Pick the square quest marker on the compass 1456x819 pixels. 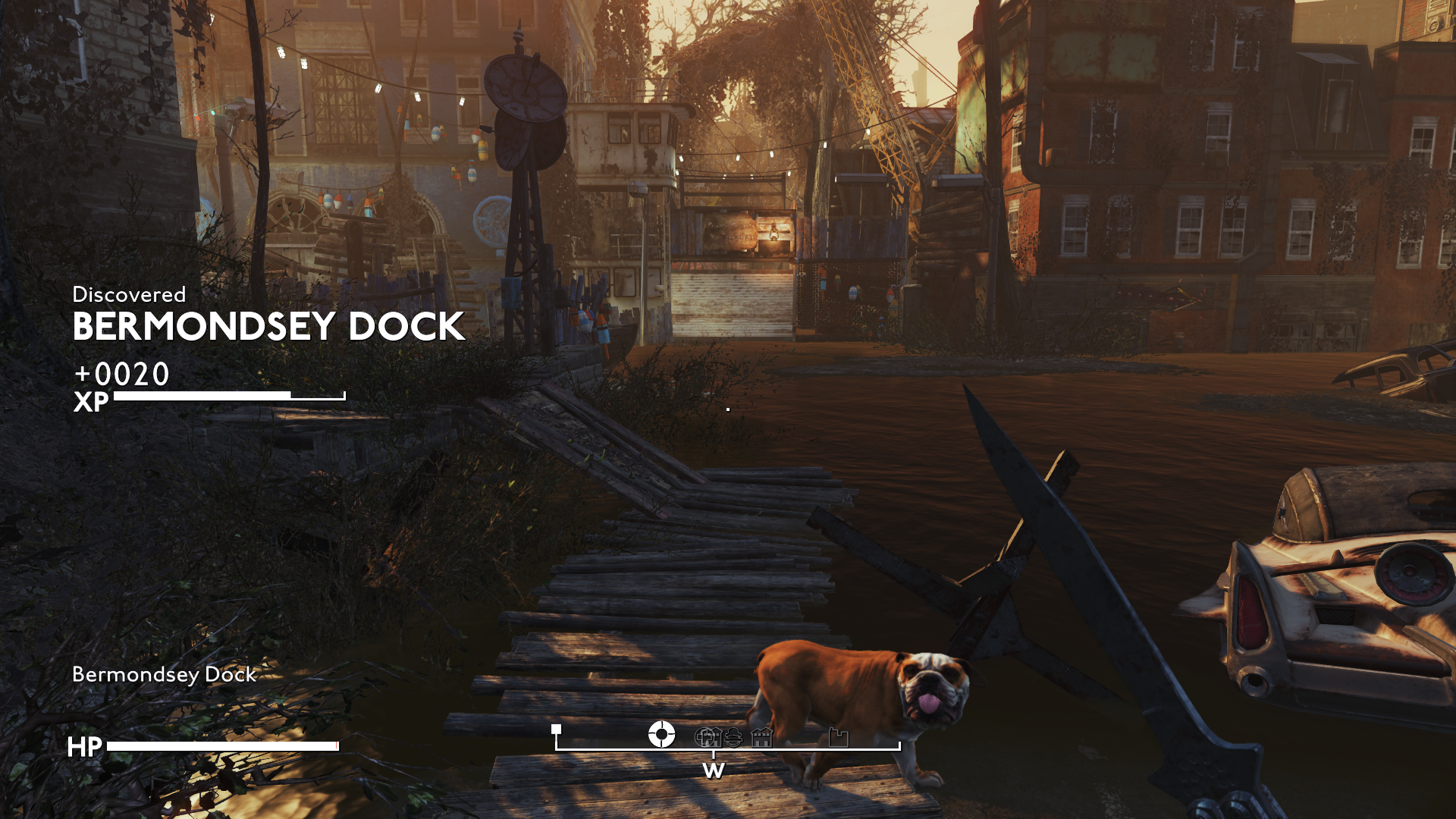coord(556,730)
